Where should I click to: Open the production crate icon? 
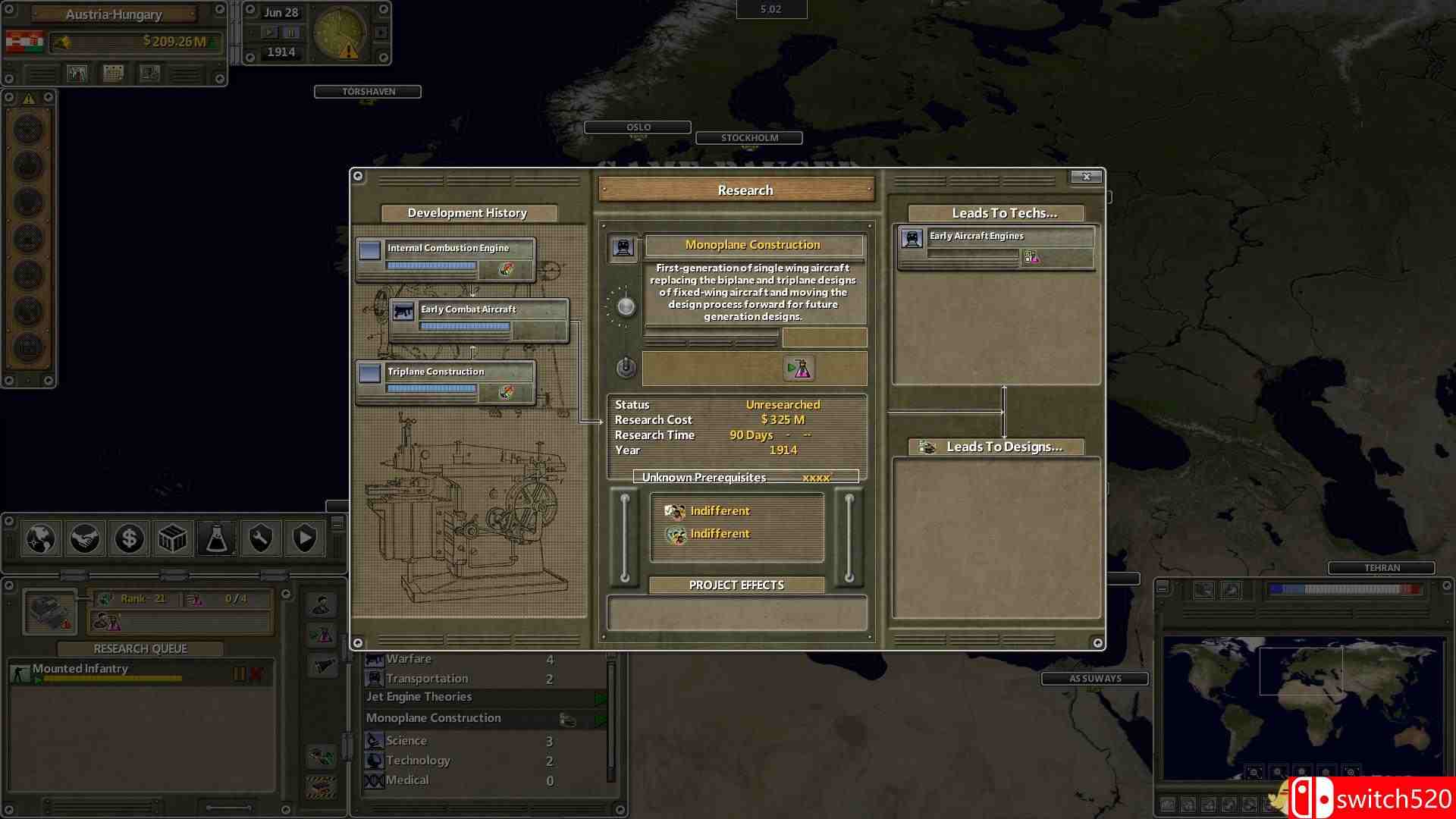[173, 539]
